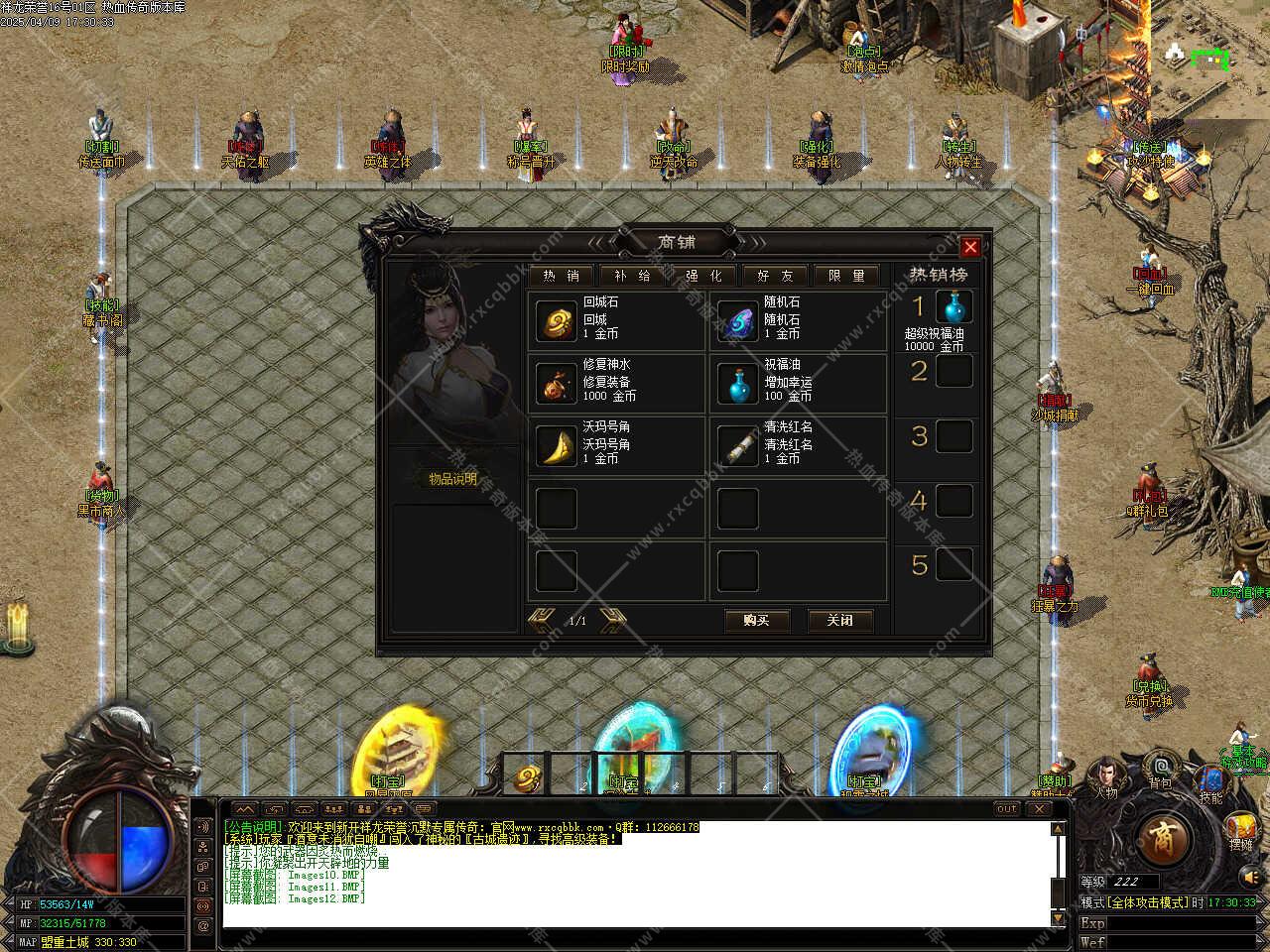This screenshot has width=1270, height=952.
Task: Open the 背包 backpack
Action: (x=1160, y=771)
